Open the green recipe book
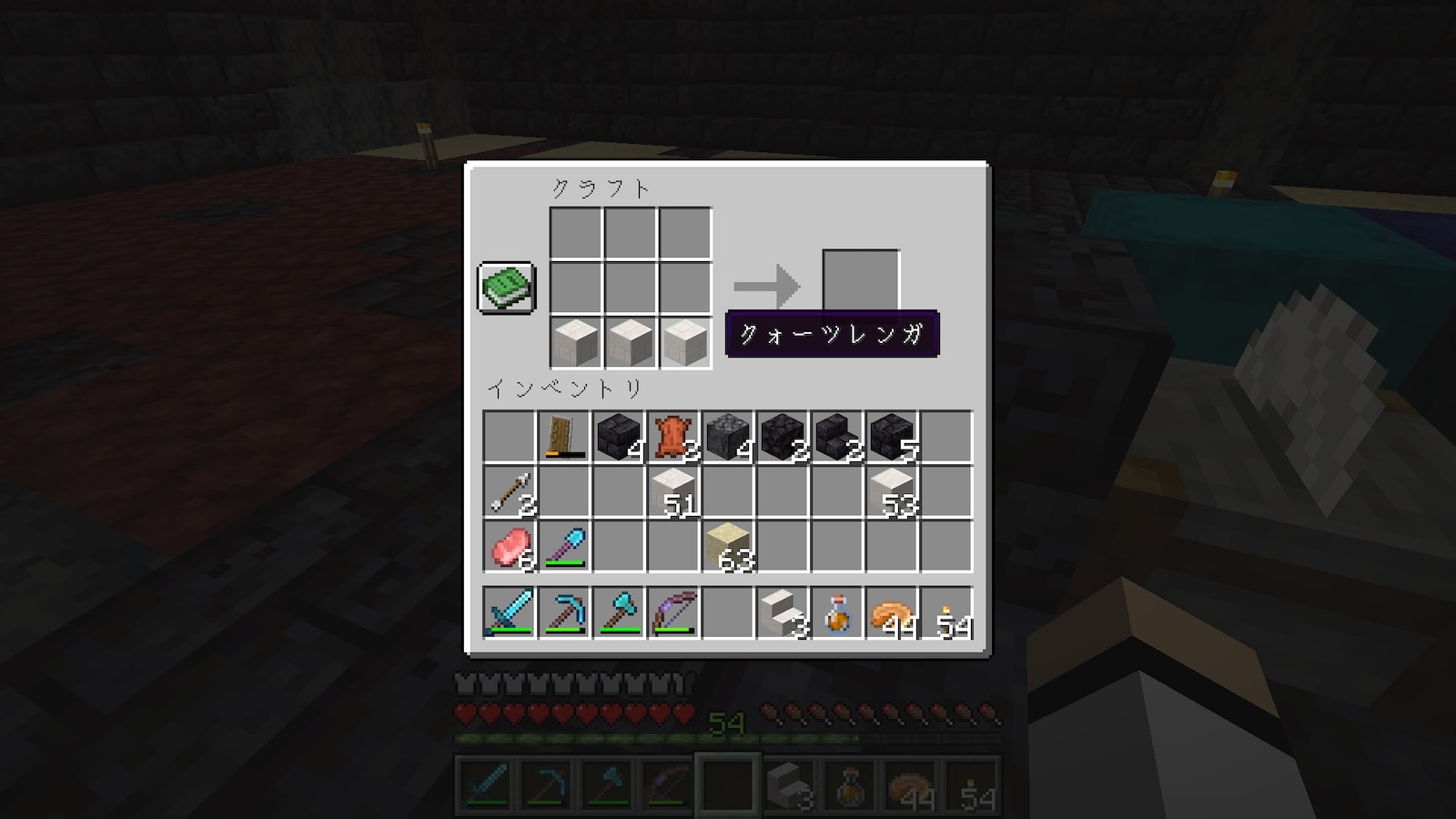 click(x=507, y=288)
